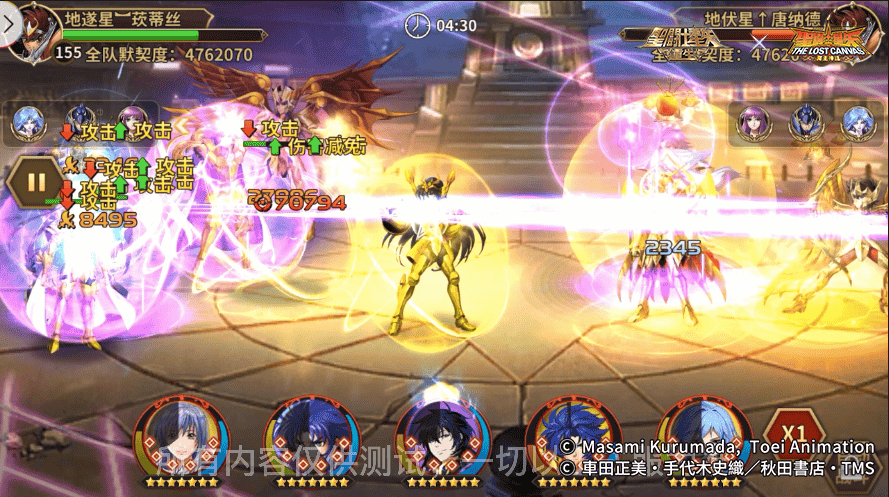The height and width of the screenshot is (497, 889).
Task: Pause the battle with the hexagon button
Action: [37, 183]
